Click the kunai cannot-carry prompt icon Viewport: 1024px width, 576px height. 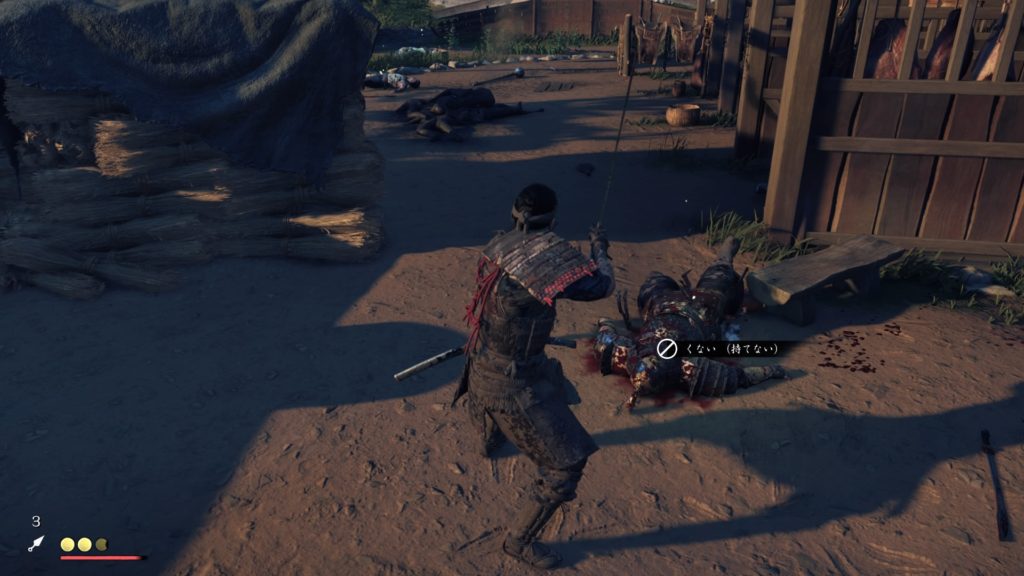click(667, 348)
